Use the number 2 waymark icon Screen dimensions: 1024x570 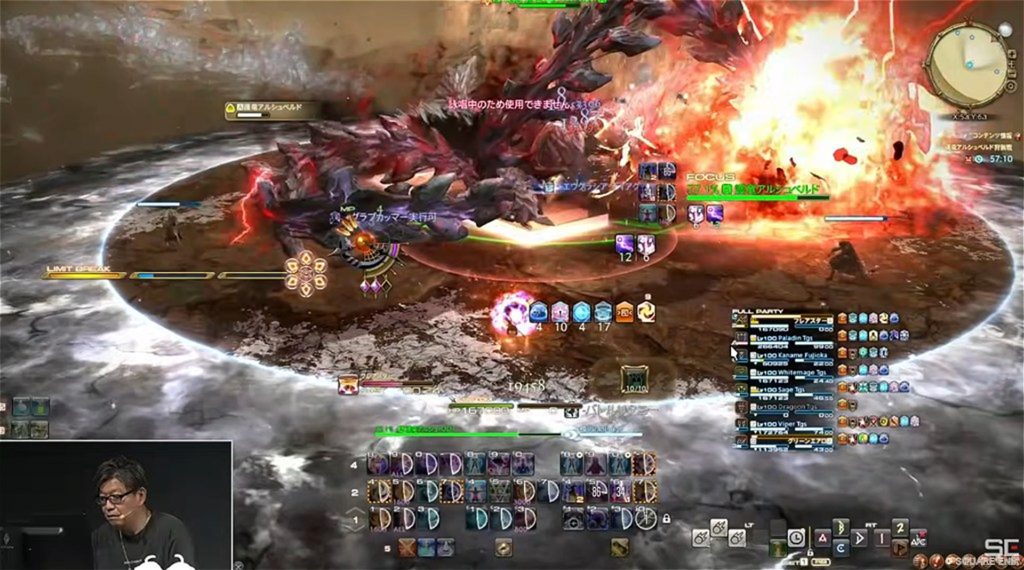coord(900,527)
